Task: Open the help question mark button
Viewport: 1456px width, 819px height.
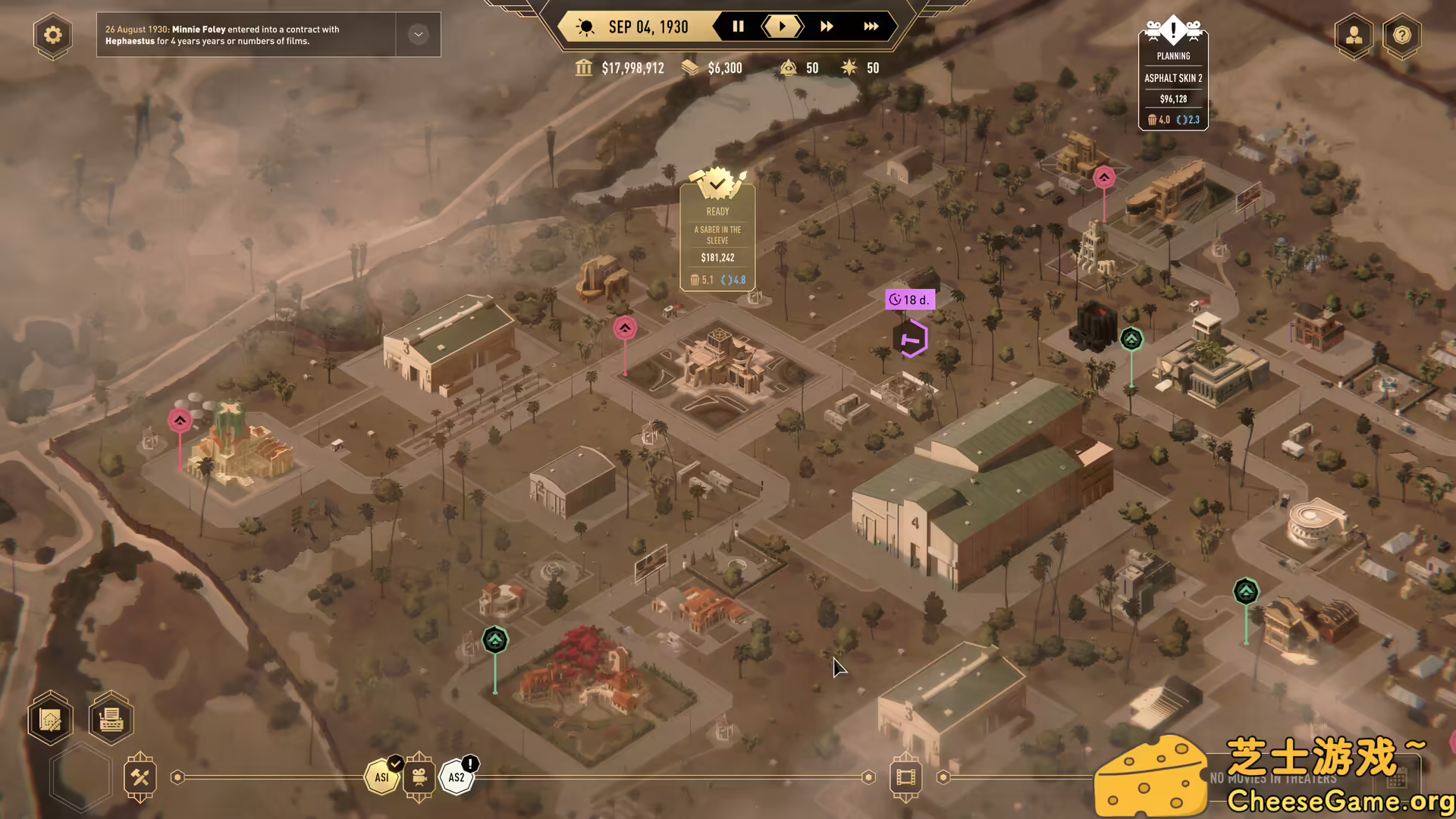Action: pyautogui.click(x=1401, y=35)
